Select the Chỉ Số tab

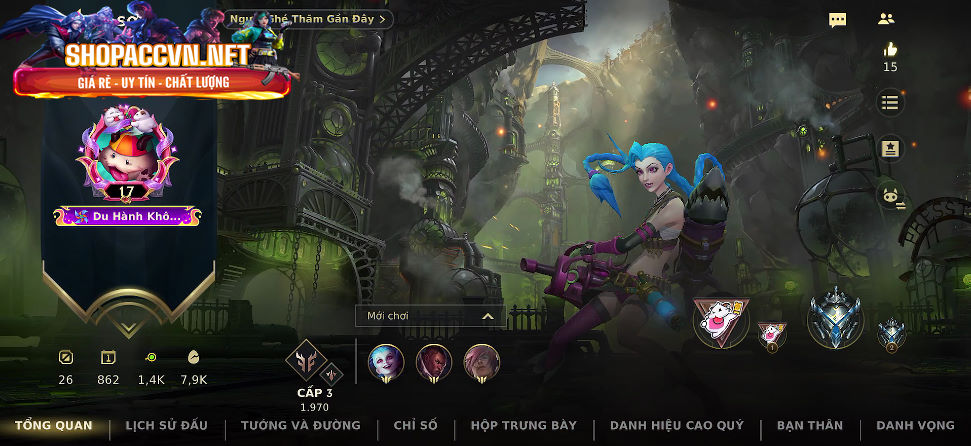click(415, 426)
